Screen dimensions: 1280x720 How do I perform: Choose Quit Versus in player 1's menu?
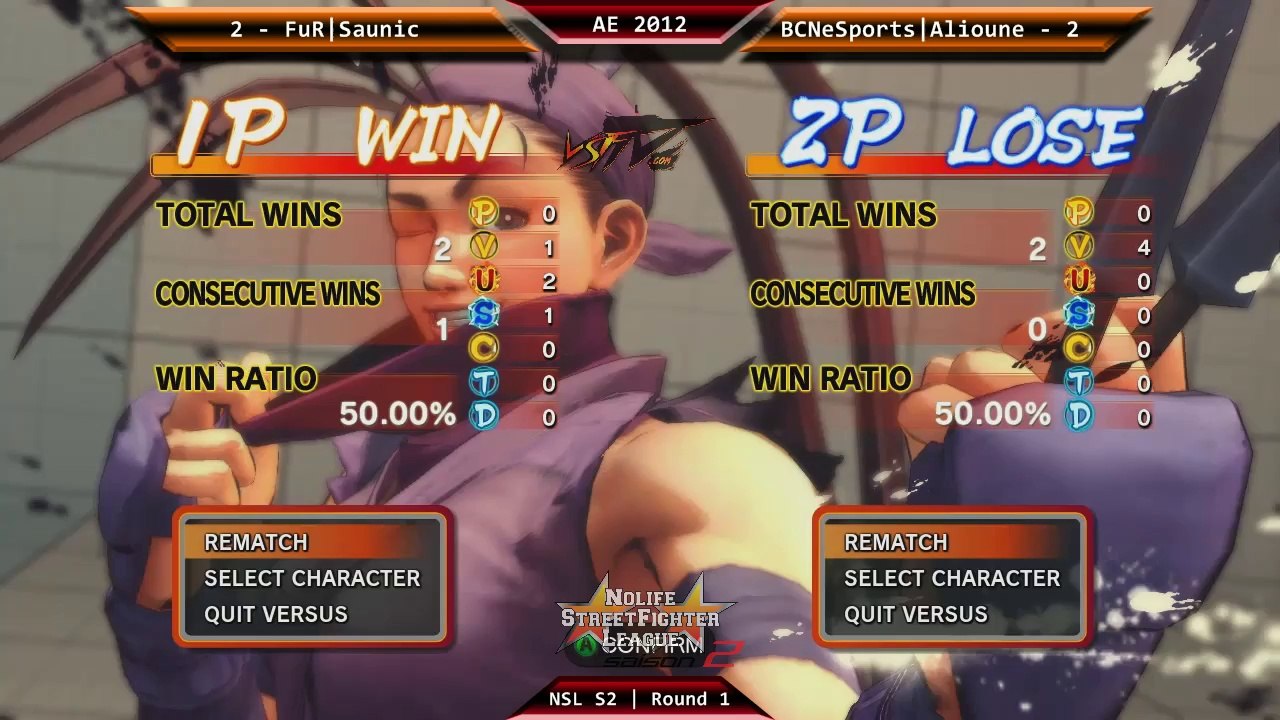[276, 614]
